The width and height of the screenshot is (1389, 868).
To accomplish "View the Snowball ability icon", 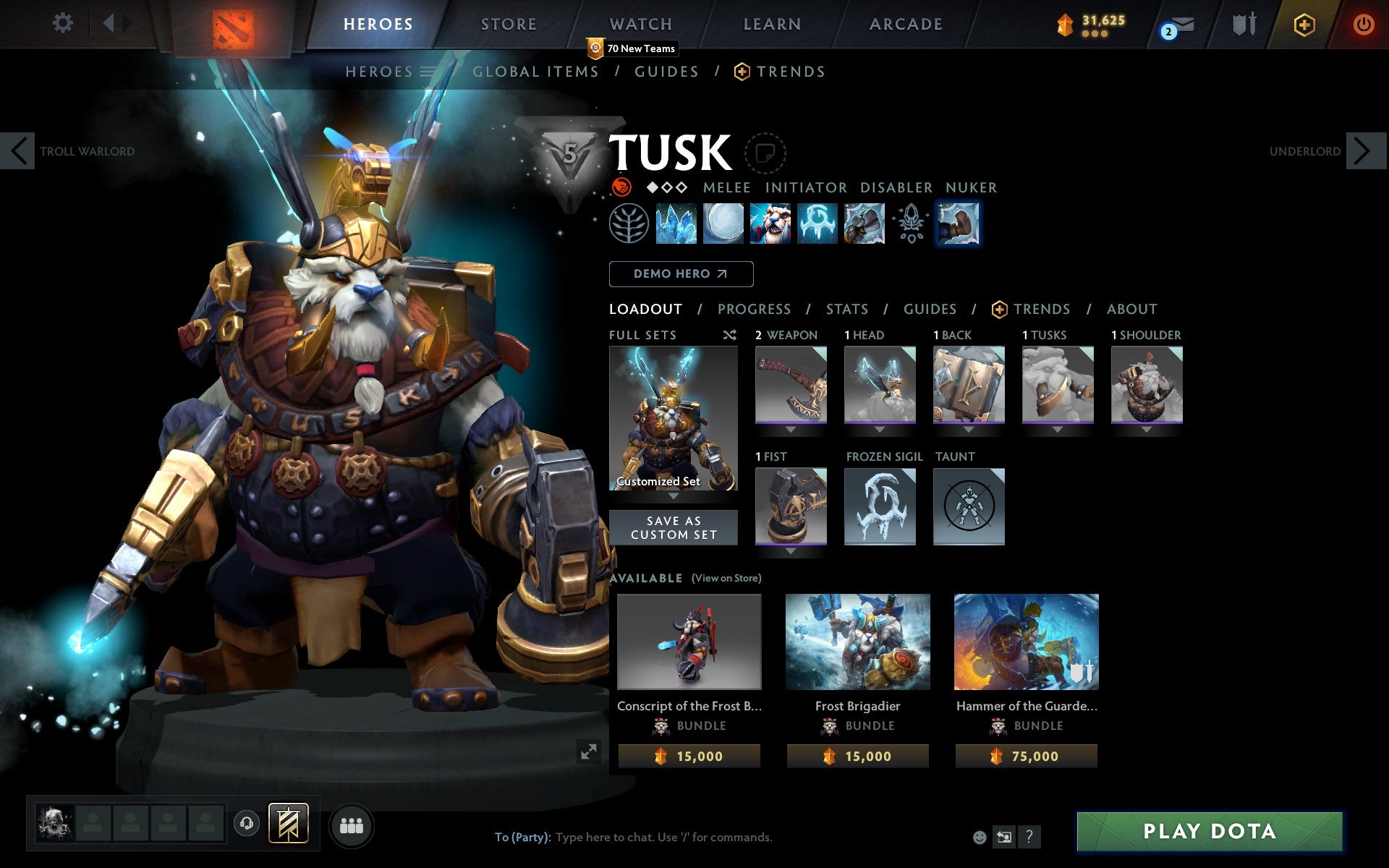I will (722, 224).
